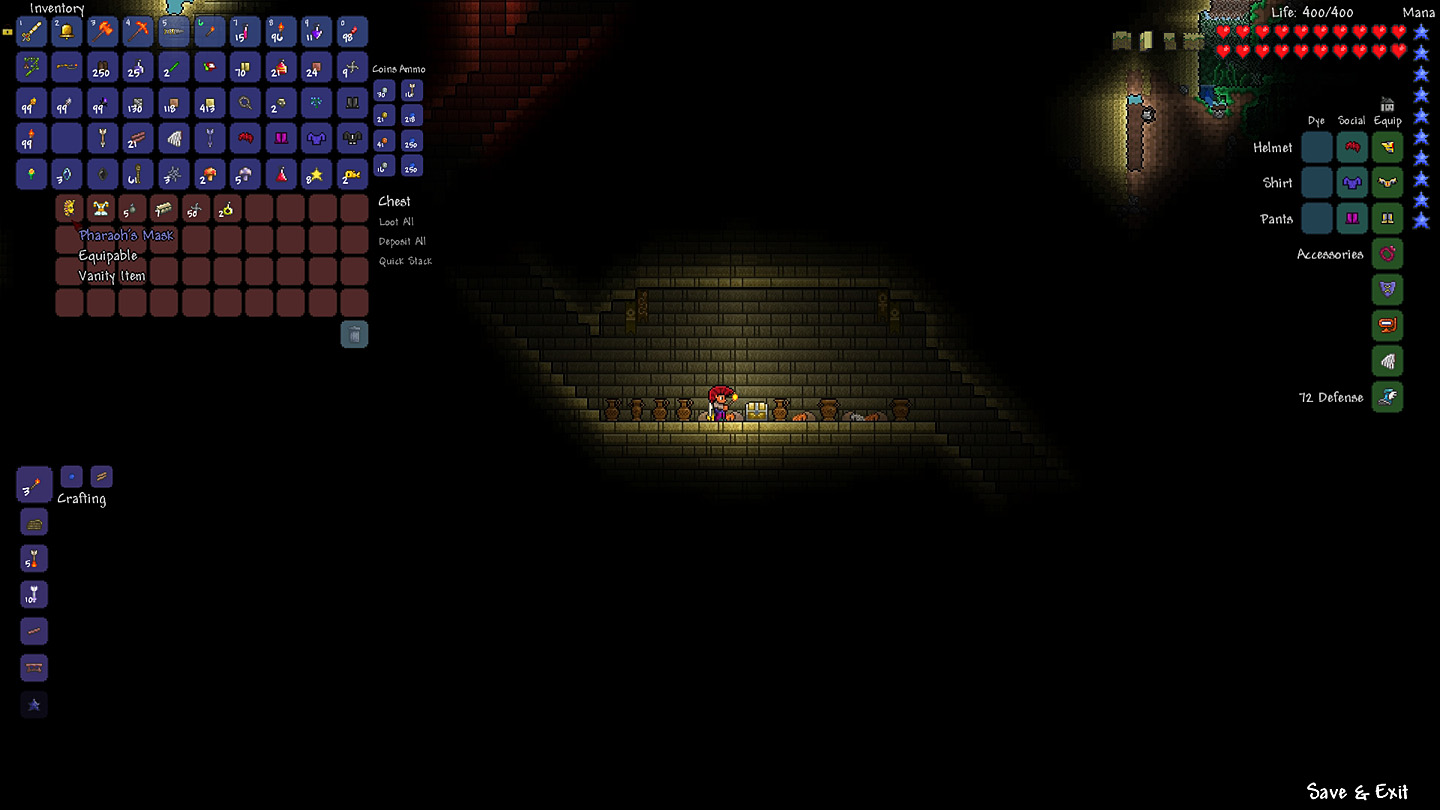Toggle the hotbar lock icon
The width and height of the screenshot is (1440, 810).
pyautogui.click(x=8, y=32)
